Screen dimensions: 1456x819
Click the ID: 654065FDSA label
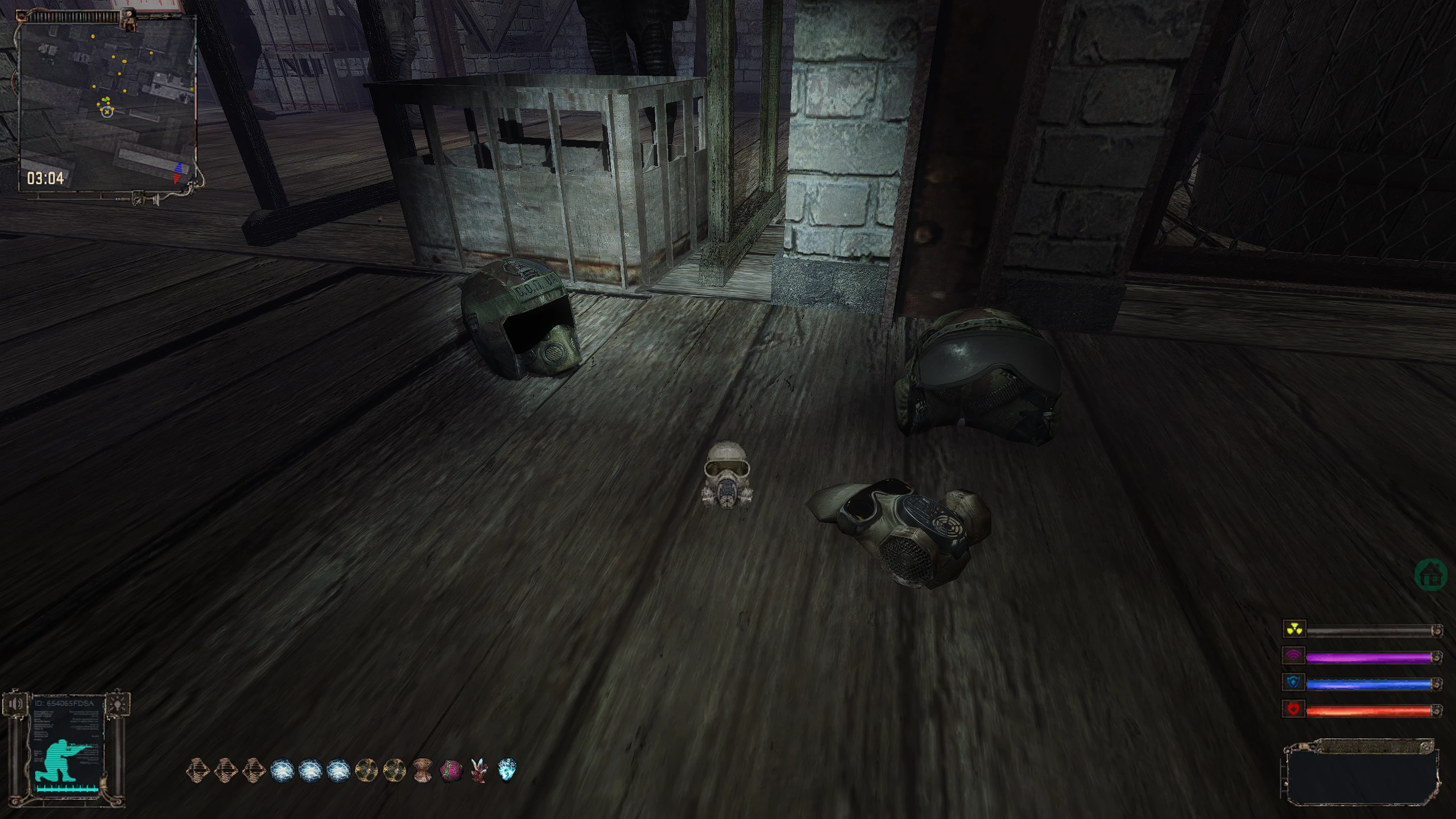pyautogui.click(x=64, y=703)
